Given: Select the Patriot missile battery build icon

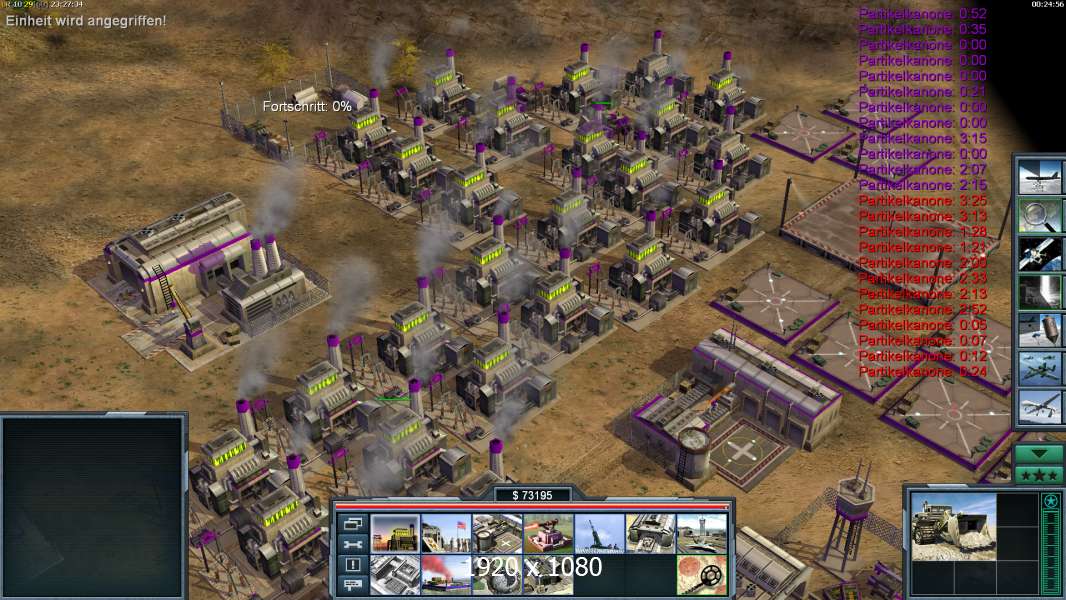Looking at the screenshot, I should [x=599, y=533].
